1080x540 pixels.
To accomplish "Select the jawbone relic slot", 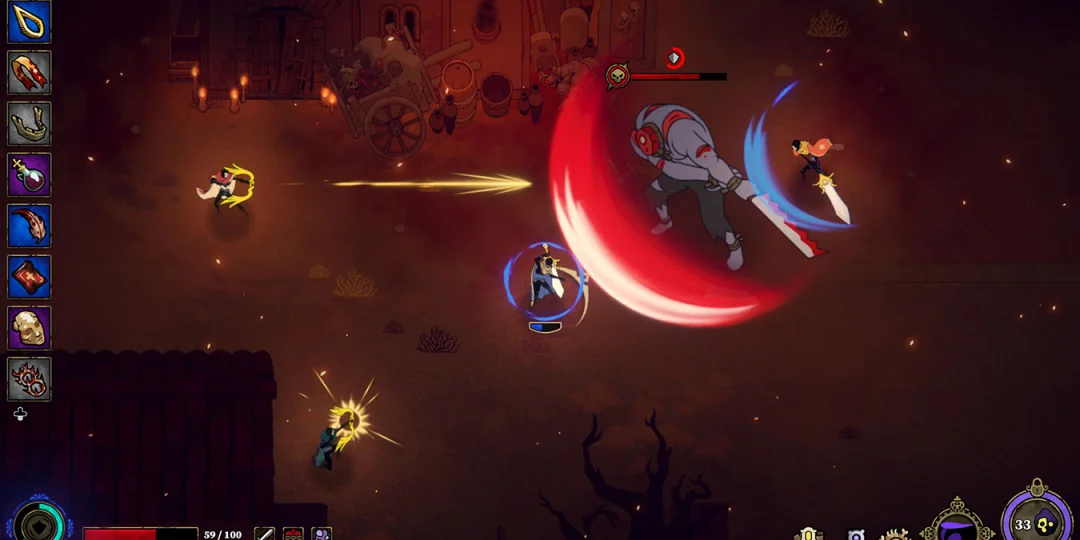I will coord(29,124).
